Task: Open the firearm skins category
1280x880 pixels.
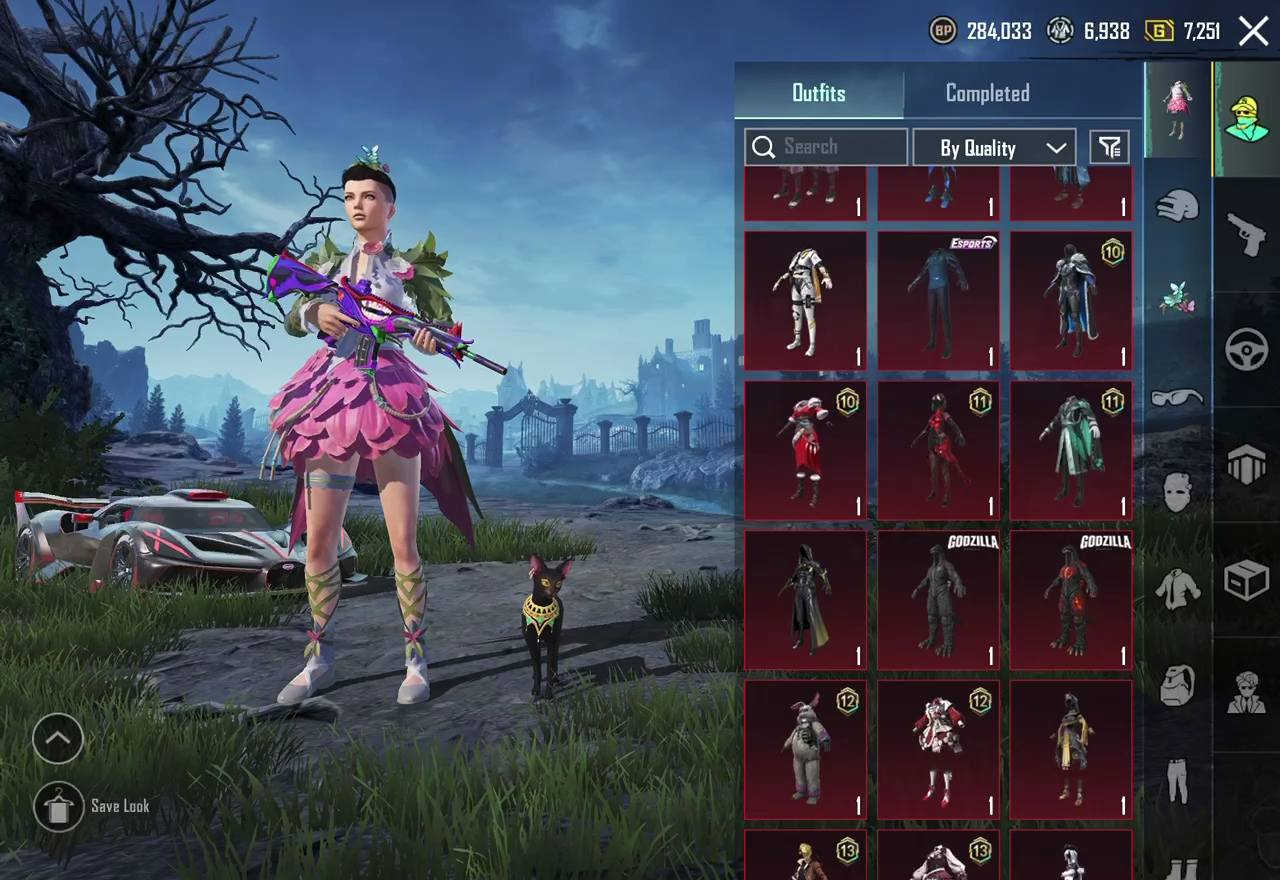Action: 1247,234
